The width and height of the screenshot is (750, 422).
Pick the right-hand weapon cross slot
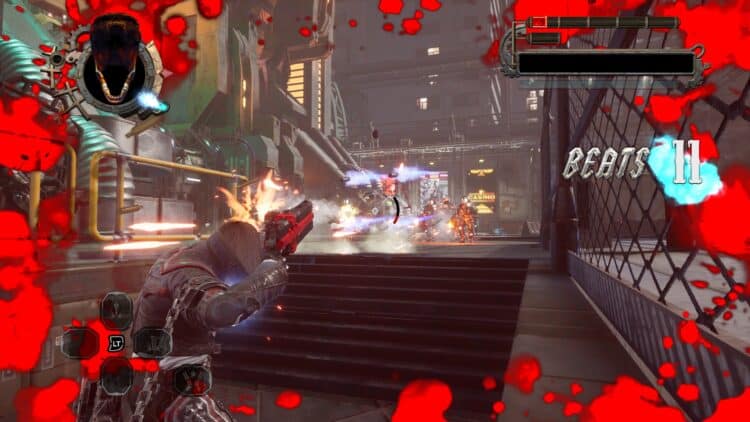152,343
